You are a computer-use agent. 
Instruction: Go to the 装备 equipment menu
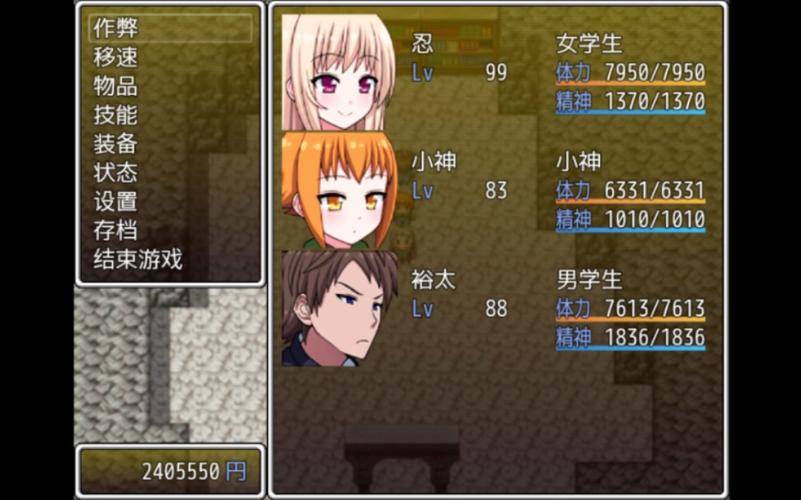point(116,144)
